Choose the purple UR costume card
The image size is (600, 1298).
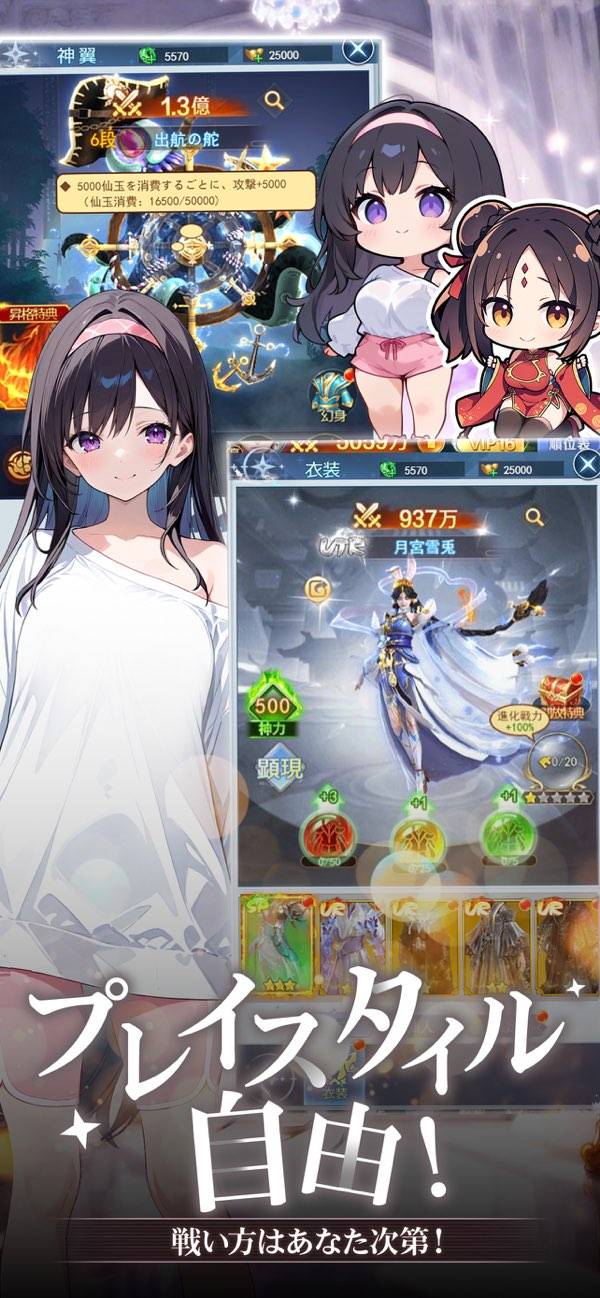point(350,945)
